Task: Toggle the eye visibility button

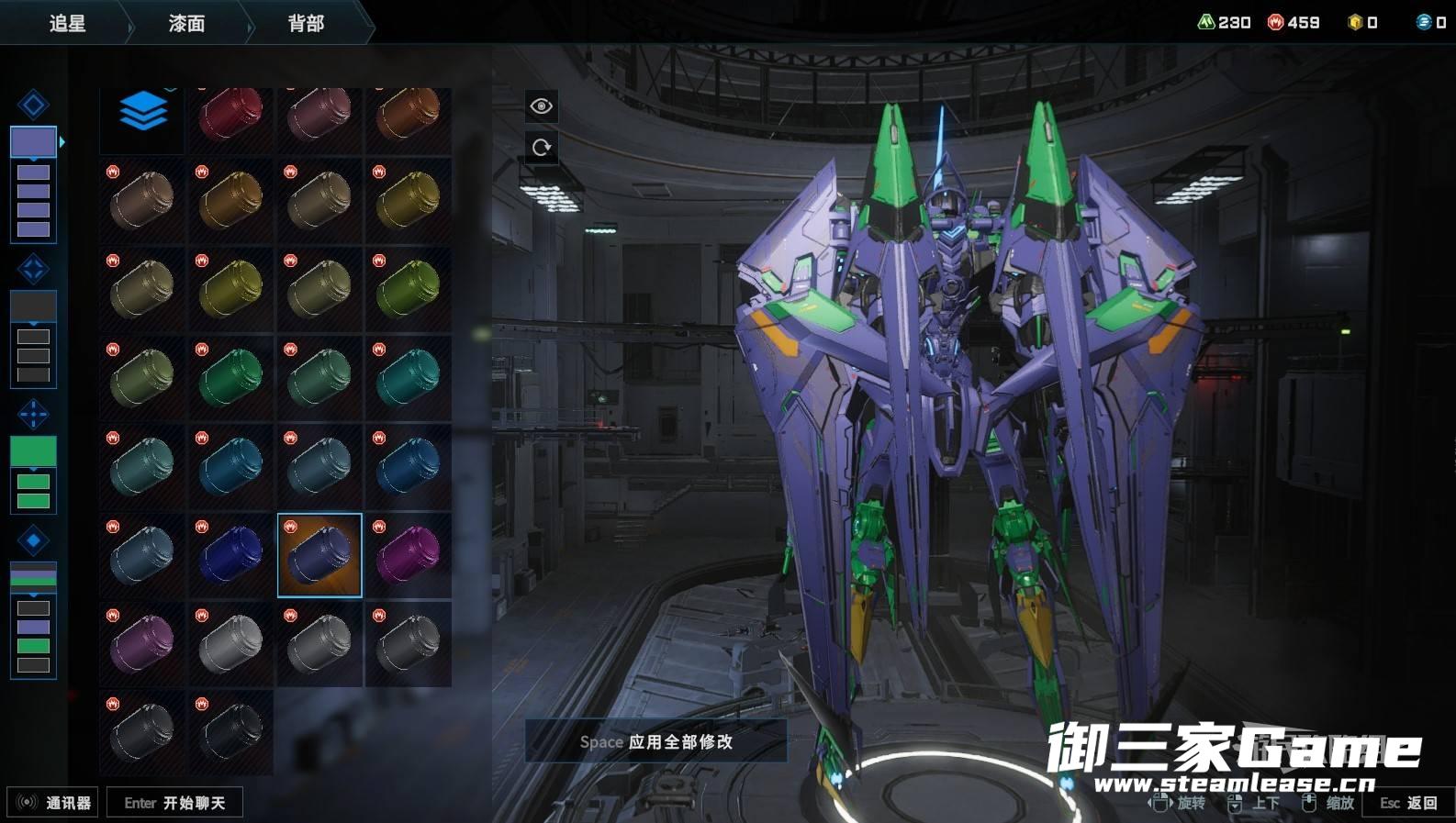Action: [x=542, y=106]
